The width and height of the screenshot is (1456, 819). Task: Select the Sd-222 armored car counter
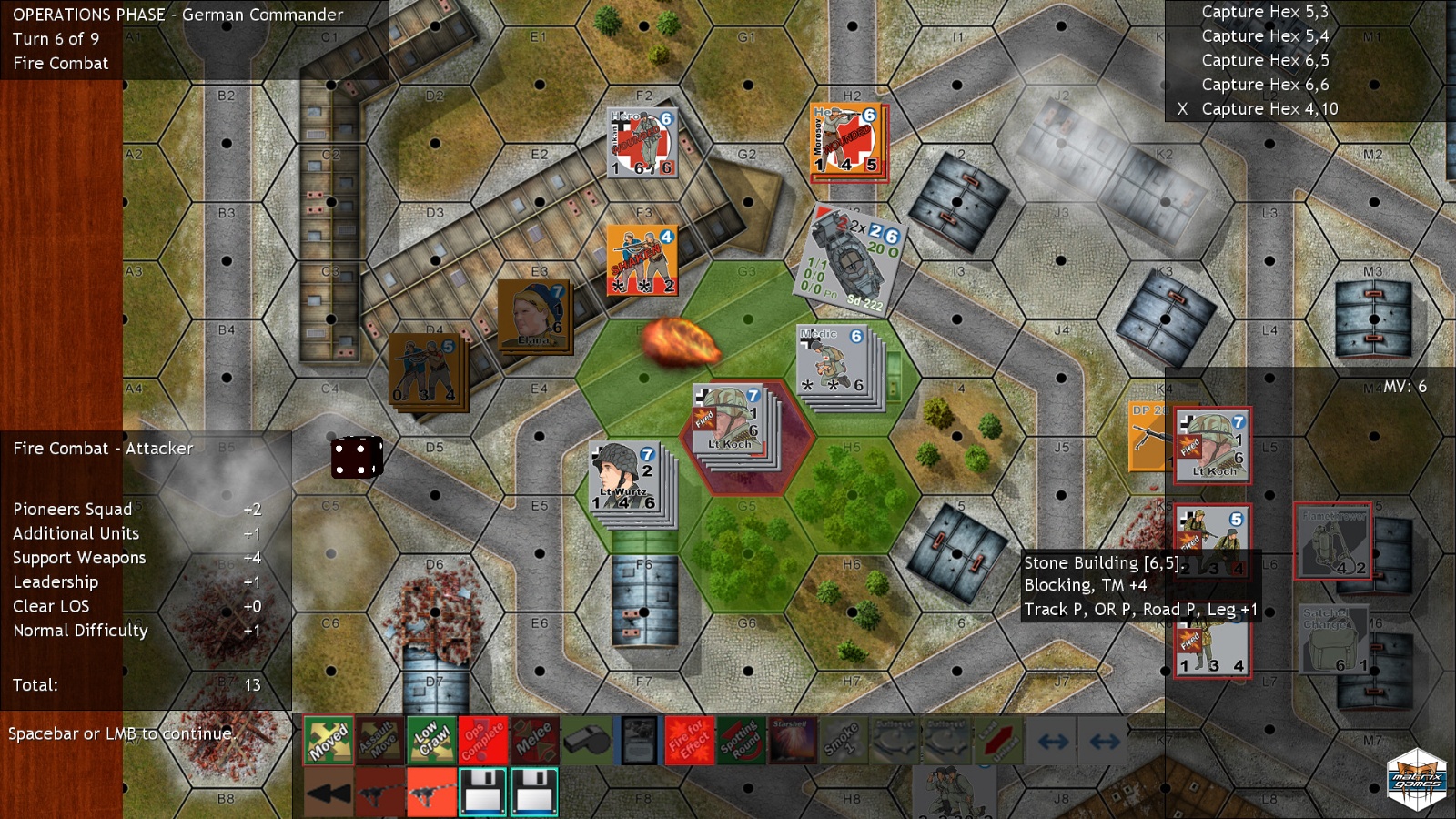pos(853,260)
